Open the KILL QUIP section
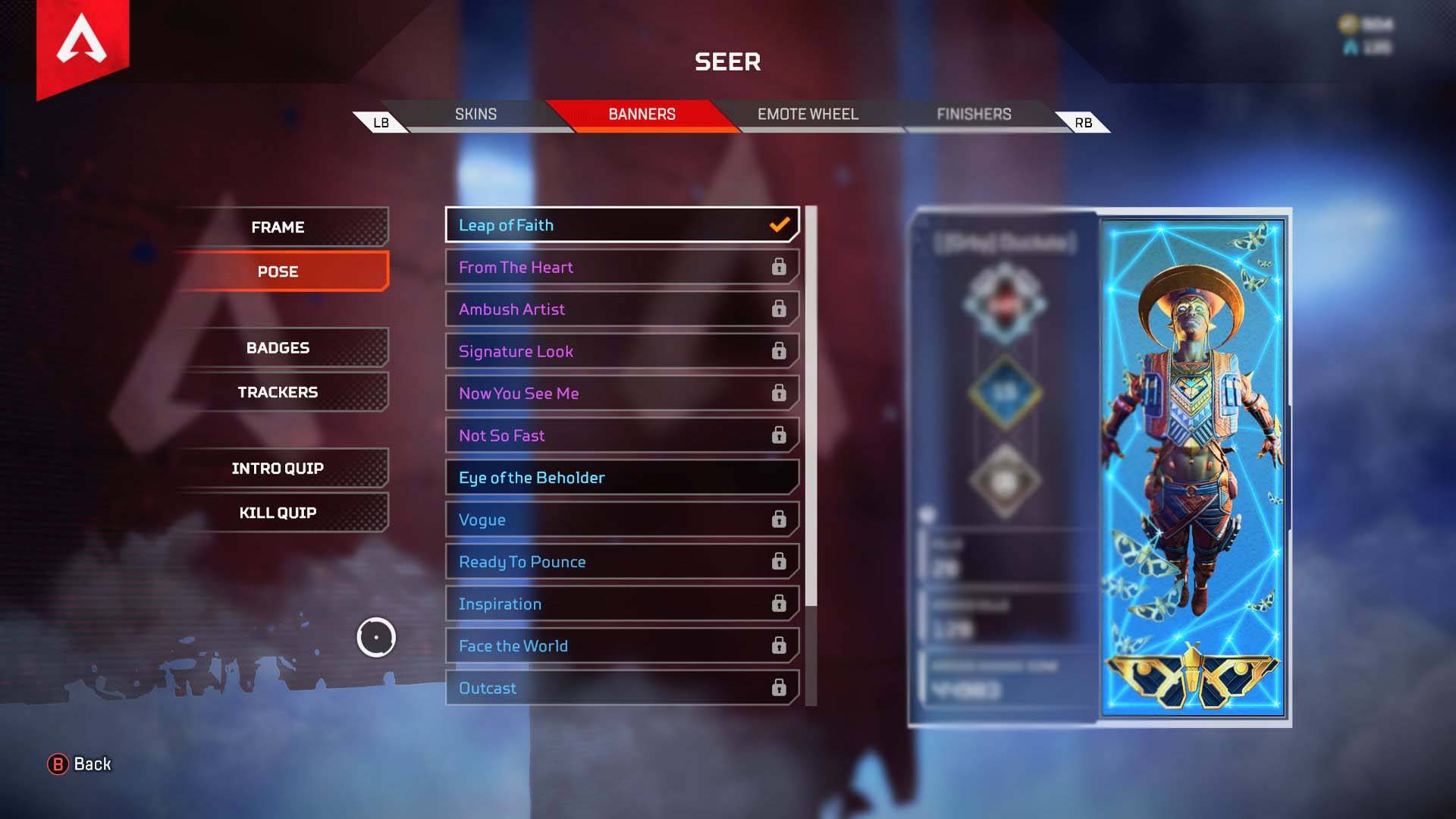 click(276, 512)
